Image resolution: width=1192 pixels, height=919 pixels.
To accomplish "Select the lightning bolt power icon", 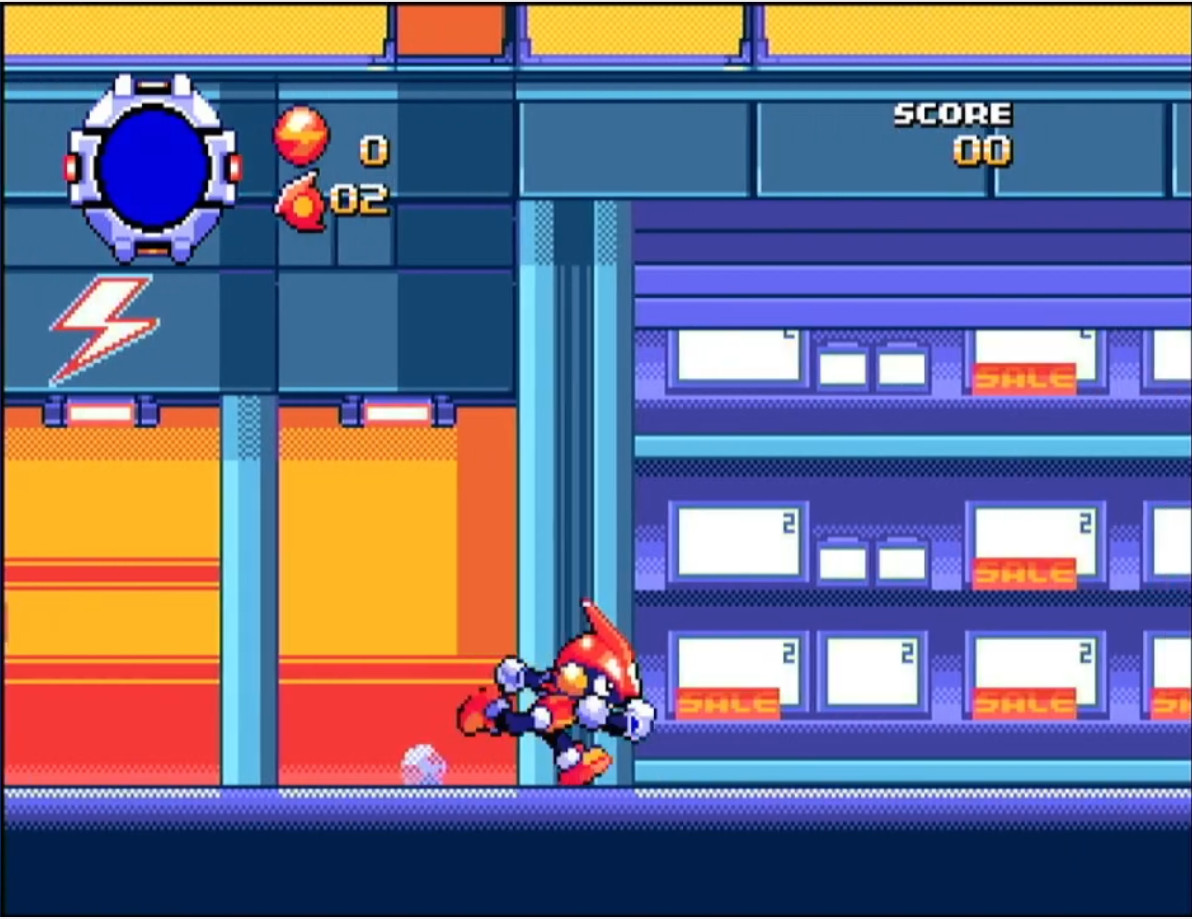I will click(103, 329).
